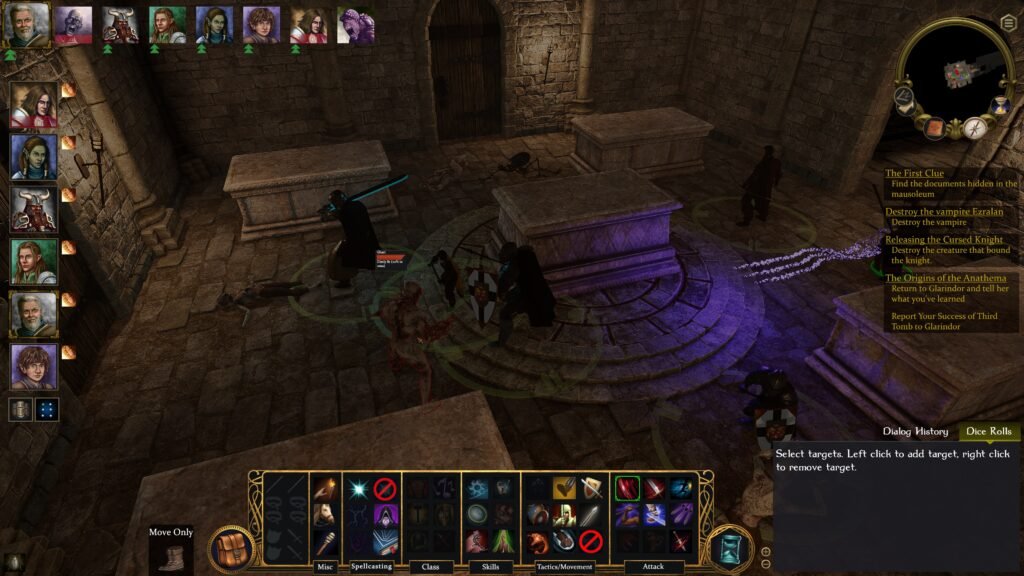Open the journal book icon under minimap
This screenshot has width=1024, height=576.
937,129
